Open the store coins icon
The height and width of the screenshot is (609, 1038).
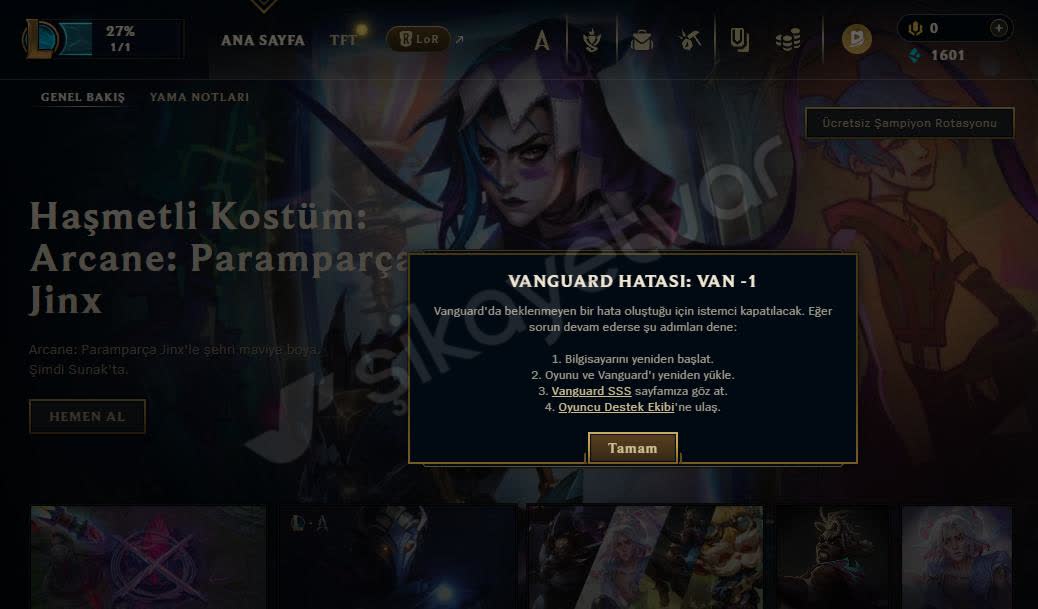click(788, 40)
